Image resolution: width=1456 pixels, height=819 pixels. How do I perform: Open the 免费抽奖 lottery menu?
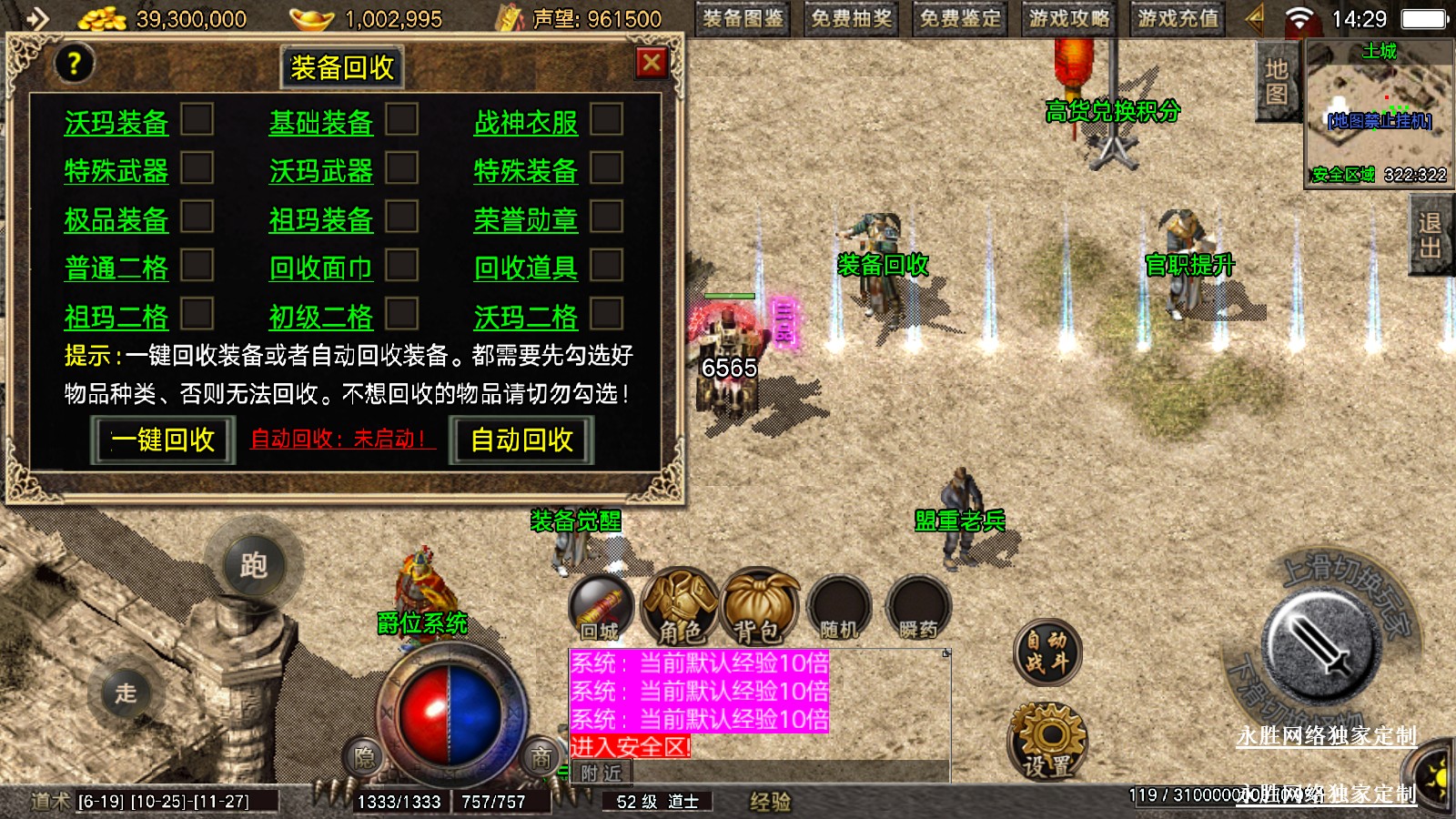pyautogui.click(x=851, y=19)
